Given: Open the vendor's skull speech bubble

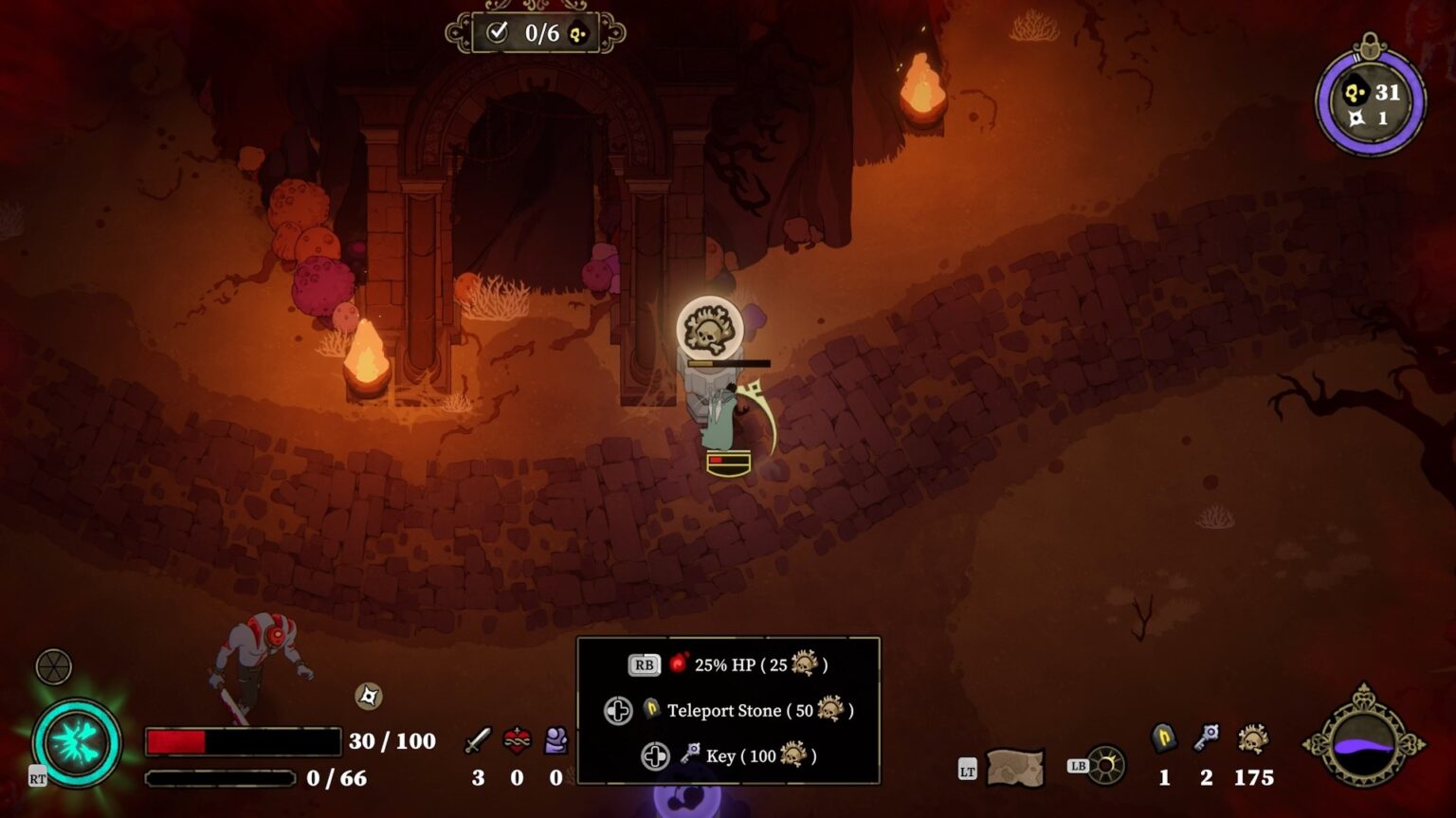Looking at the screenshot, I should 709,325.
